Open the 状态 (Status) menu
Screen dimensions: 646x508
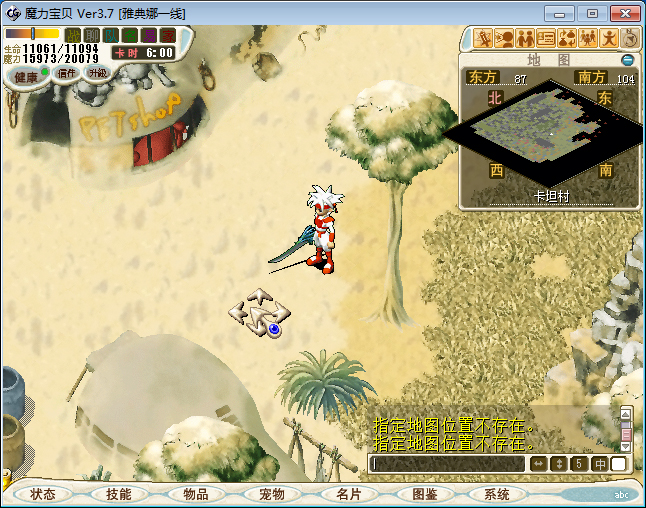(43, 494)
